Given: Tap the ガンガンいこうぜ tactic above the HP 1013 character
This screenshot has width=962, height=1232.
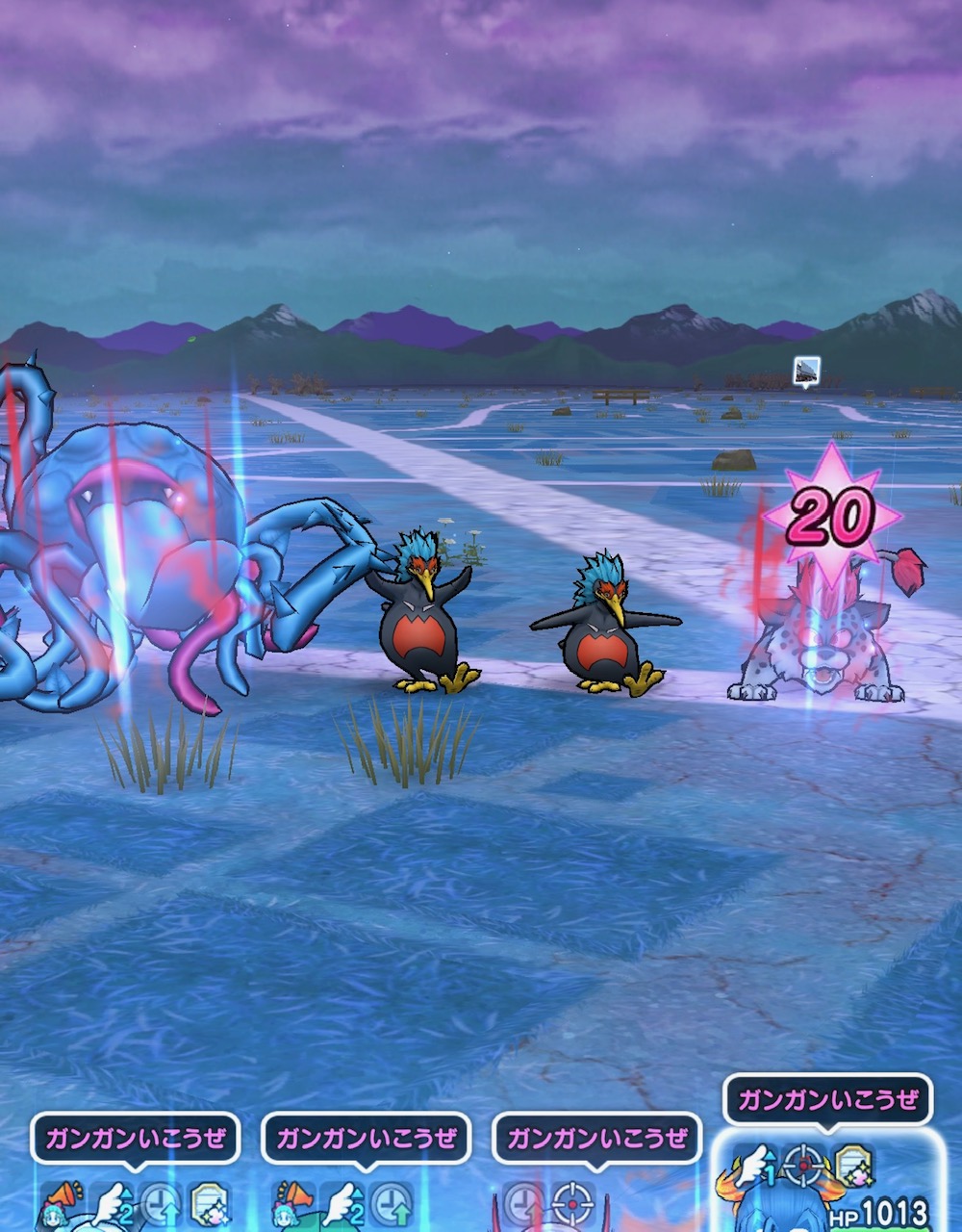Looking at the screenshot, I should click(x=827, y=1099).
